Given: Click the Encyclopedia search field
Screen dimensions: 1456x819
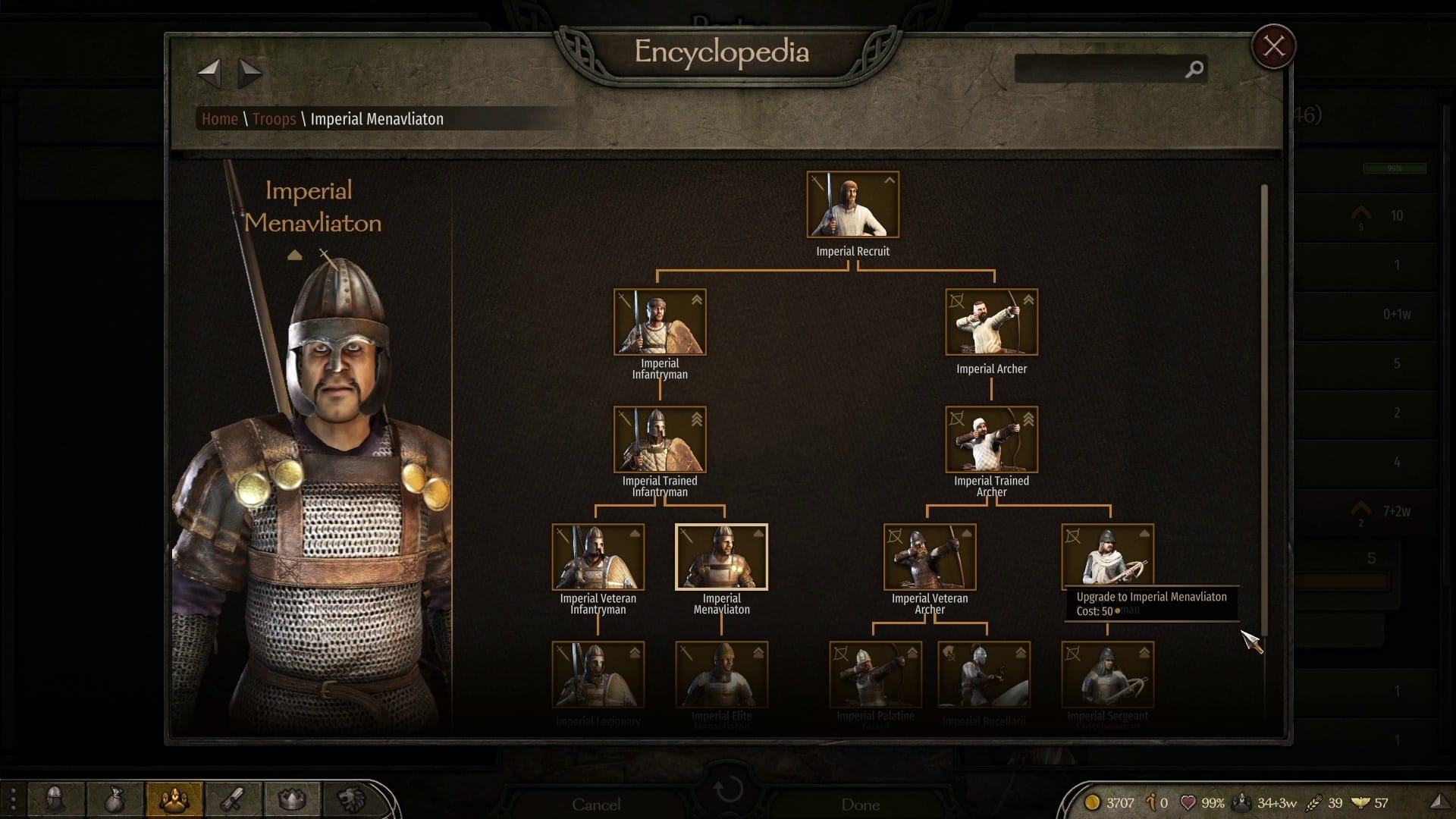Looking at the screenshot, I should [x=1100, y=69].
